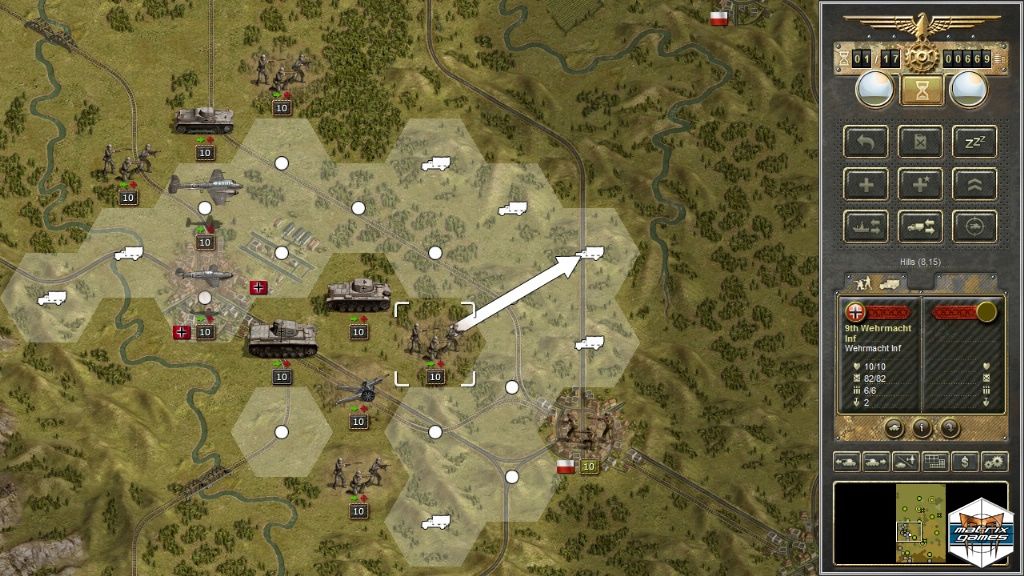Put the unit to sleep with Zzz button
The height and width of the screenshot is (576, 1024).
tap(974, 141)
